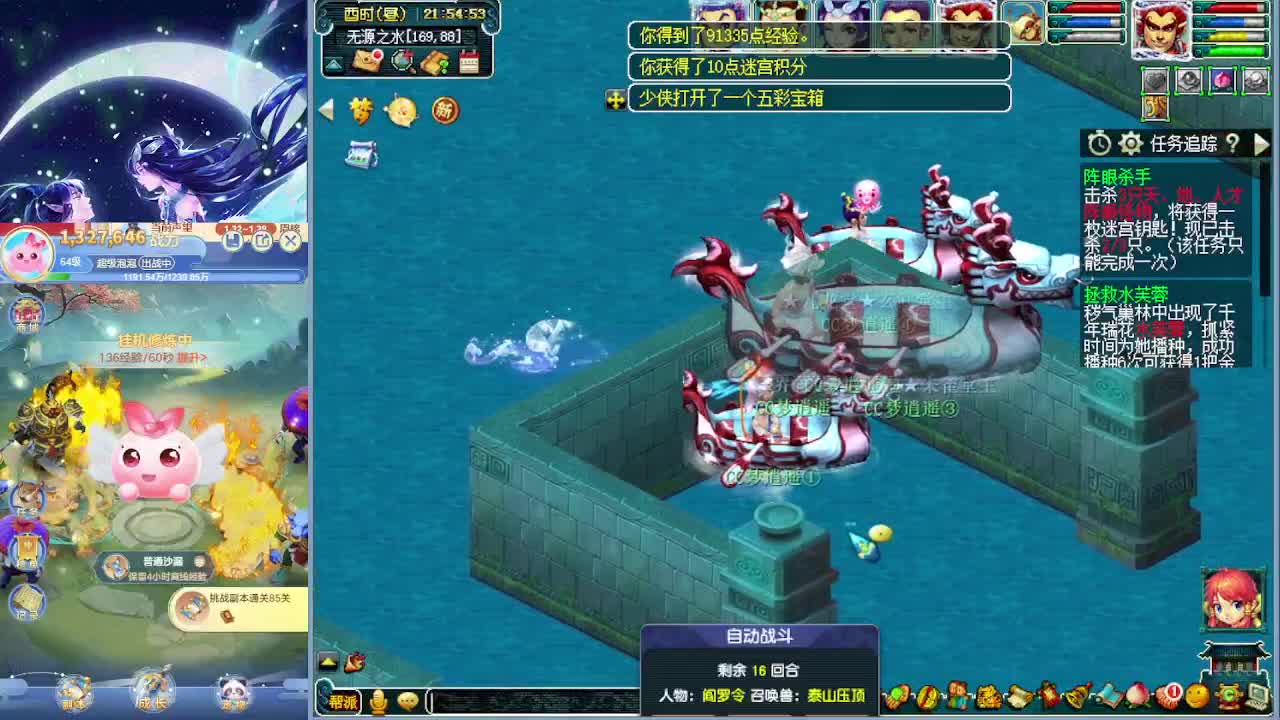
Task: Open the gear settings icon on the 任务追踪 panel
Action: (x=1131, y=141)
